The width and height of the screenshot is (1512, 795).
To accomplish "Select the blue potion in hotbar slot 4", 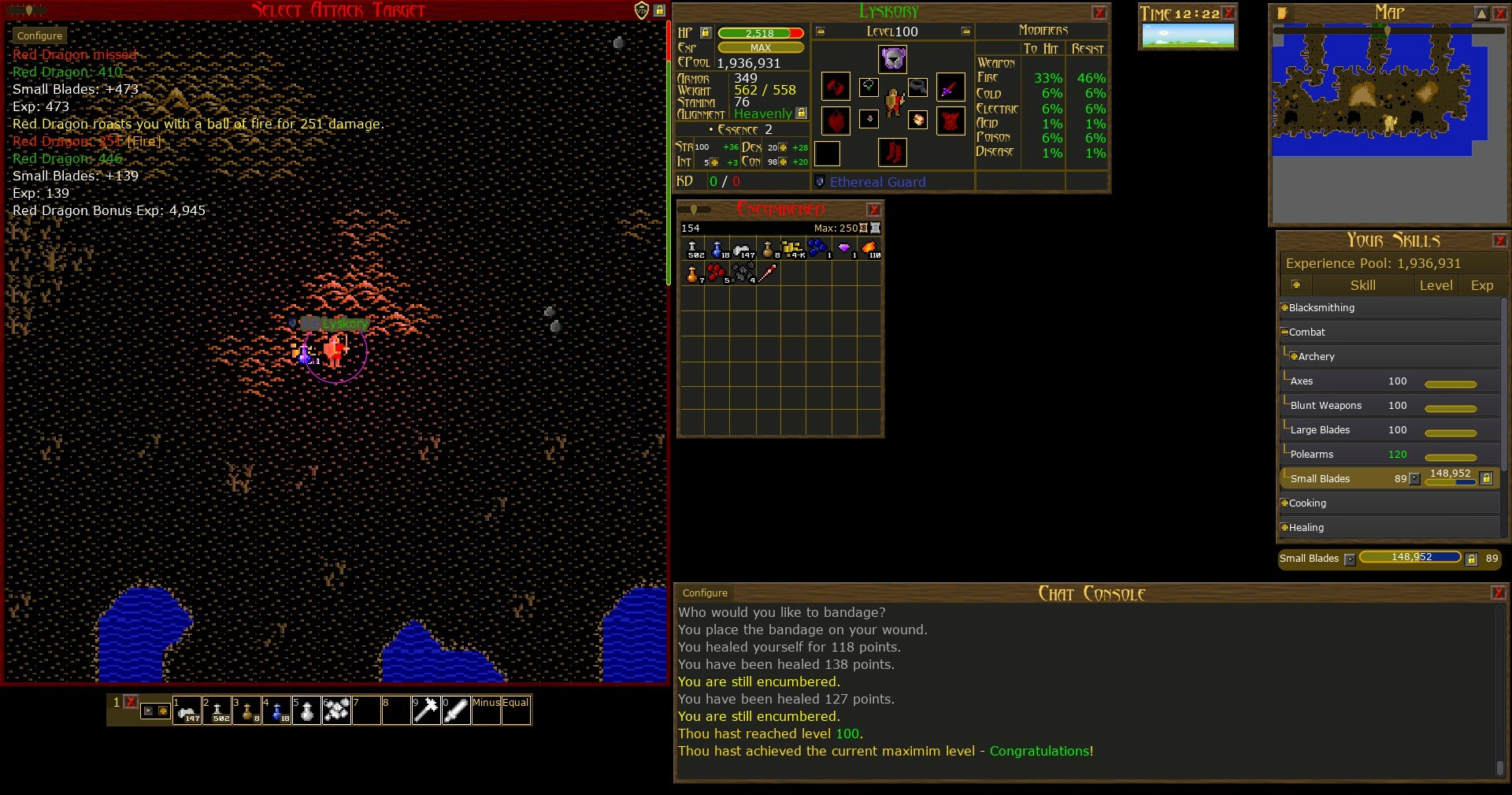I will [x=277, y=710].
